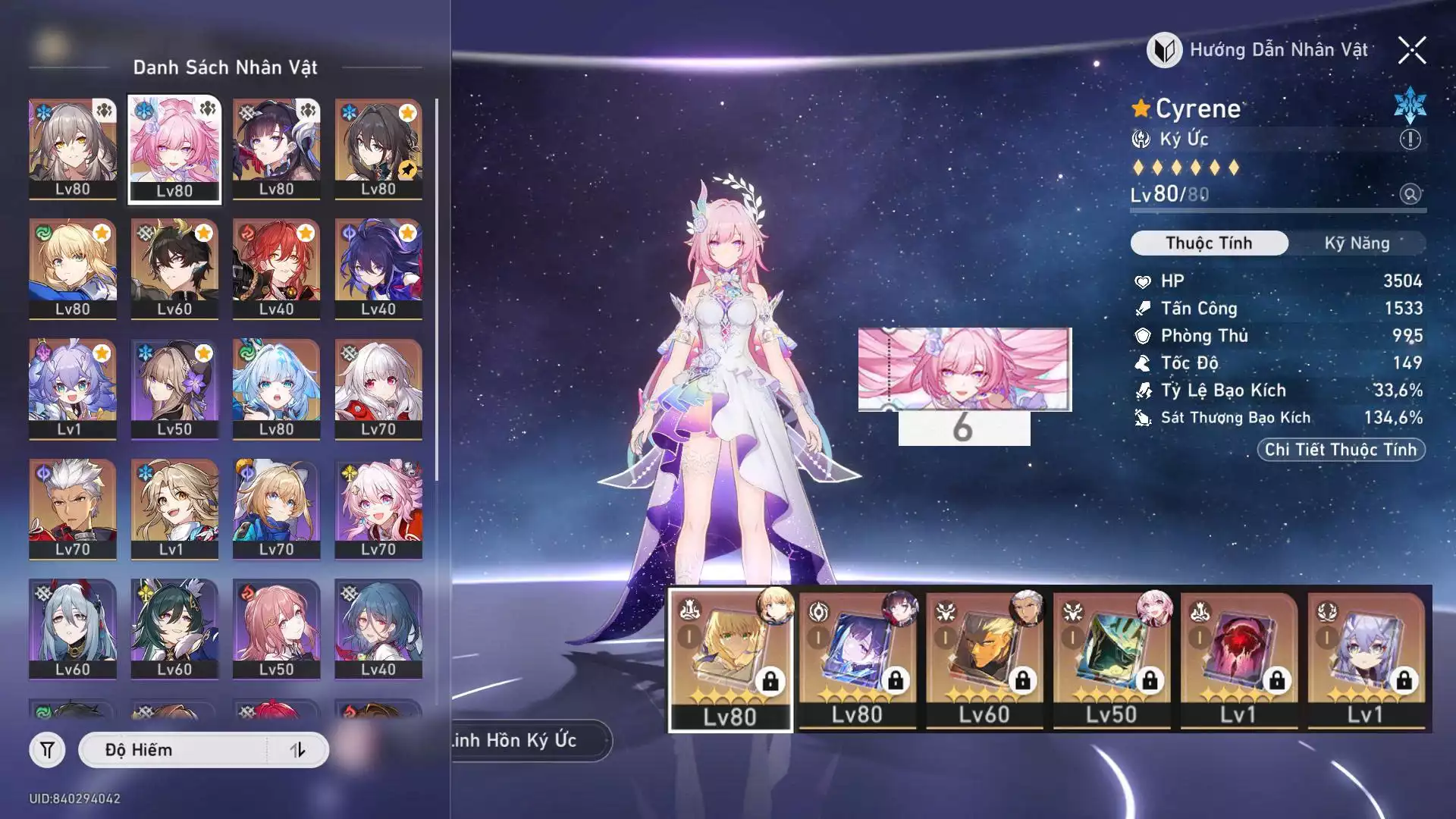This screenshot has width=1456, height=819.
Task: Select Cyrene's portrait in the character list
Action: pos(174,149)
